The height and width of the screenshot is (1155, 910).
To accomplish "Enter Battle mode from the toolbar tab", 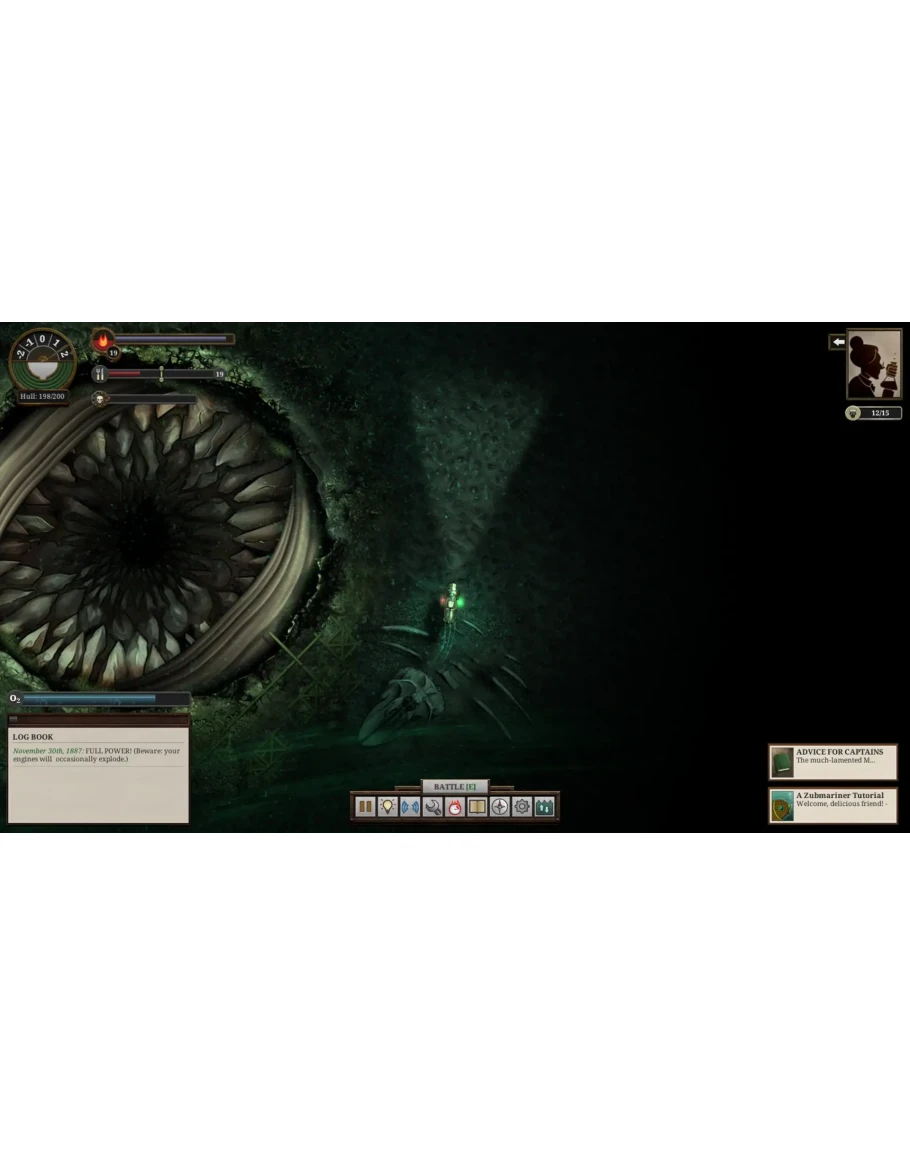I will tap(455, 787).
